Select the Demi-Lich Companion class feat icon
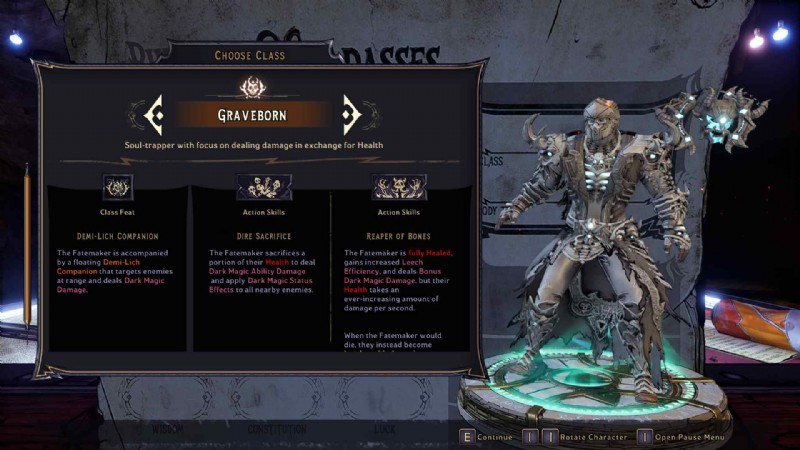Viewport: 800px width, 450px height. 117,187
